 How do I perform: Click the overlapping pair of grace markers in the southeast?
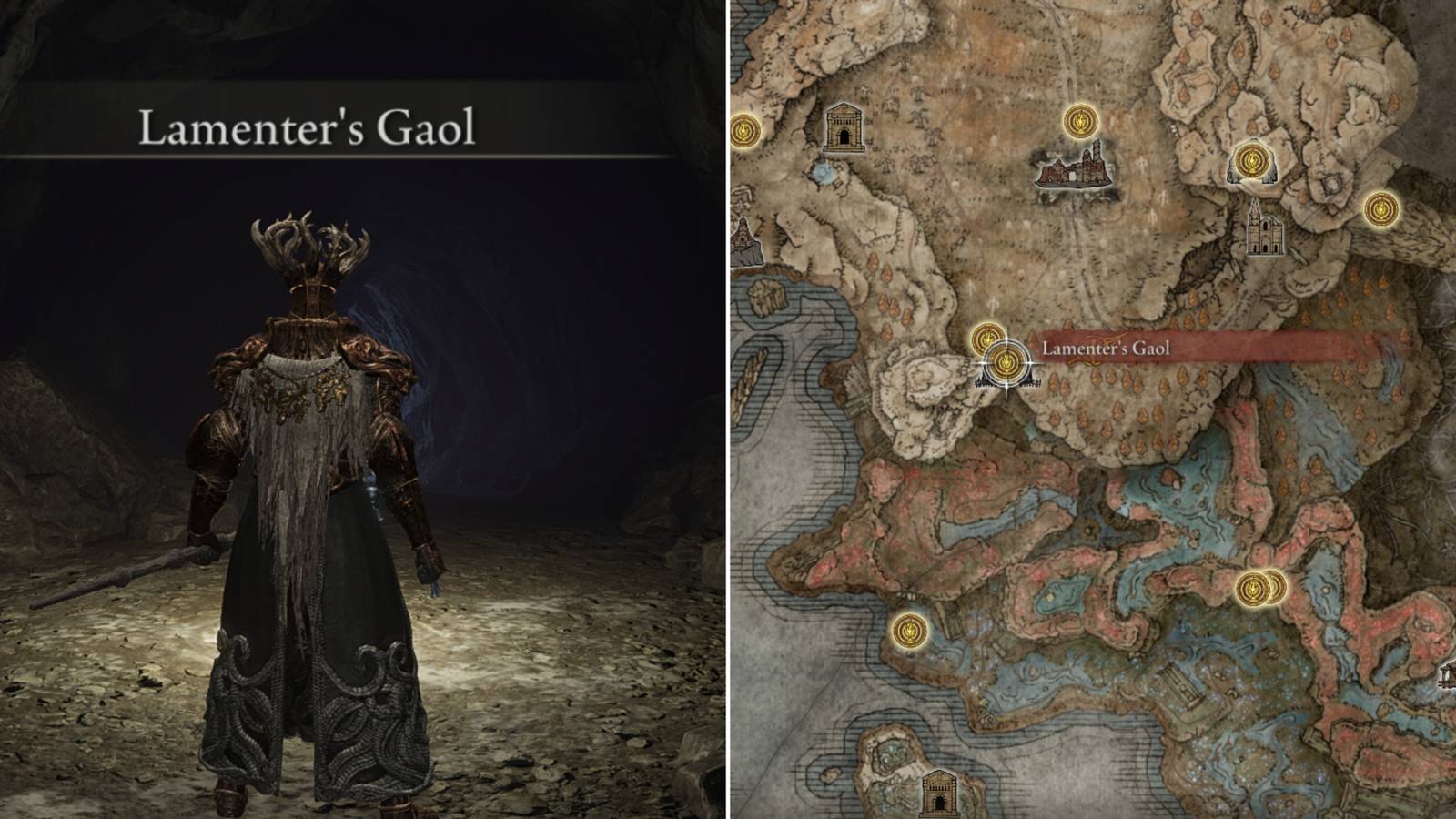click(1260, 589)
